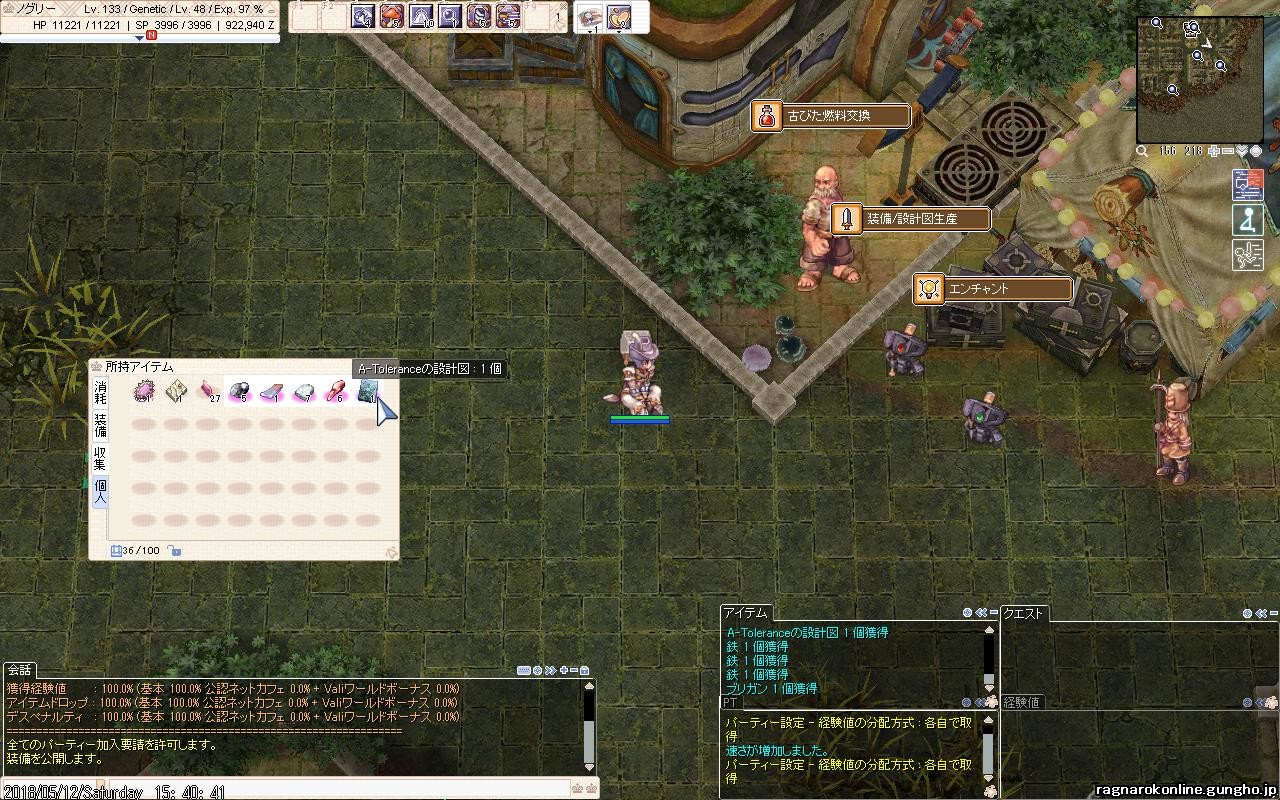Viewport: 1280px width, 800px height.
Task: Pick the folded map item in inventory
Action: (176, 391)
